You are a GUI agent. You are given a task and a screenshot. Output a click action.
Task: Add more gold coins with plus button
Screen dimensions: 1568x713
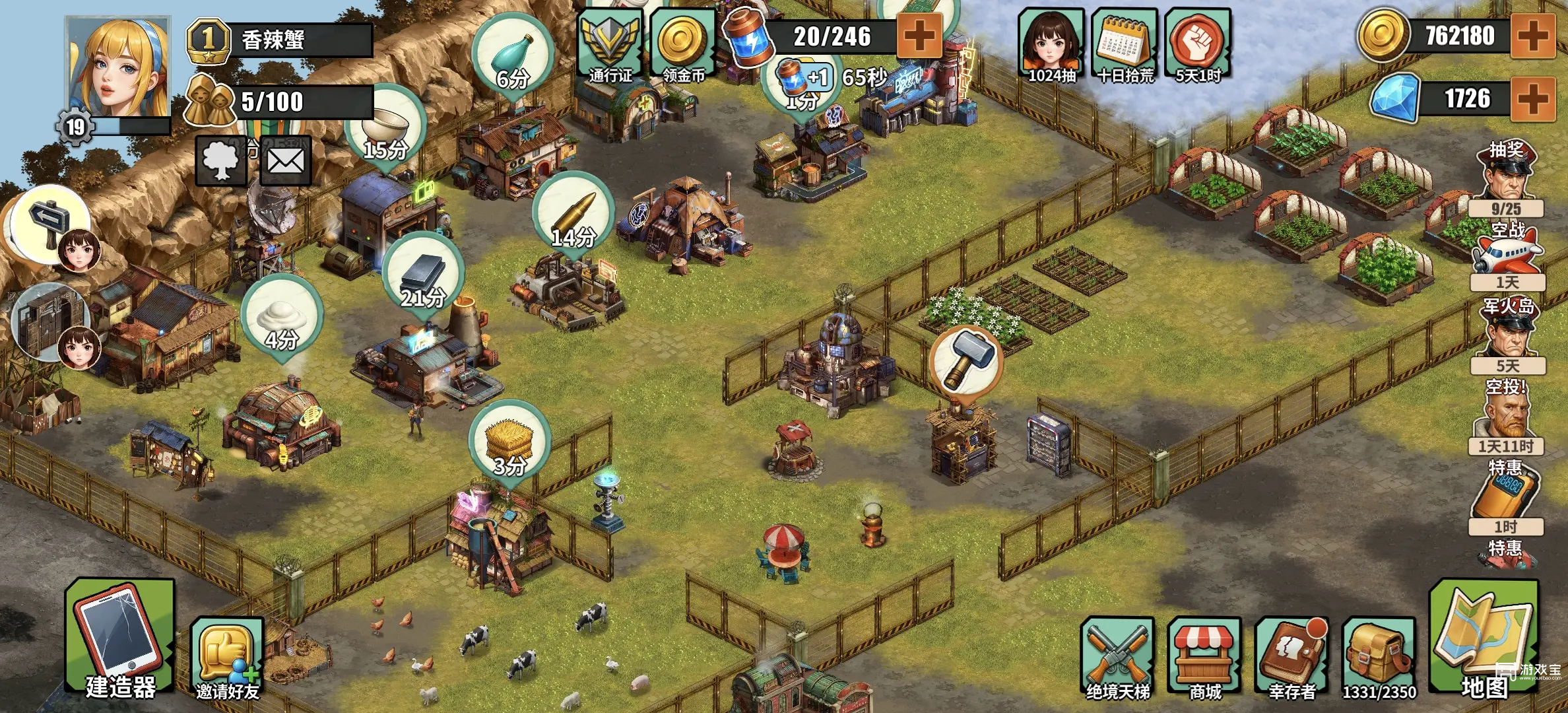(x=1532, y=36)
